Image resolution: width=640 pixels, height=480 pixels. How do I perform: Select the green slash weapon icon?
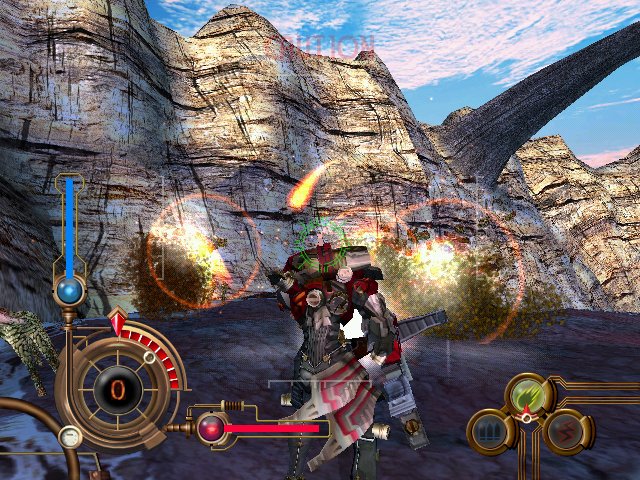coord(528,395)
